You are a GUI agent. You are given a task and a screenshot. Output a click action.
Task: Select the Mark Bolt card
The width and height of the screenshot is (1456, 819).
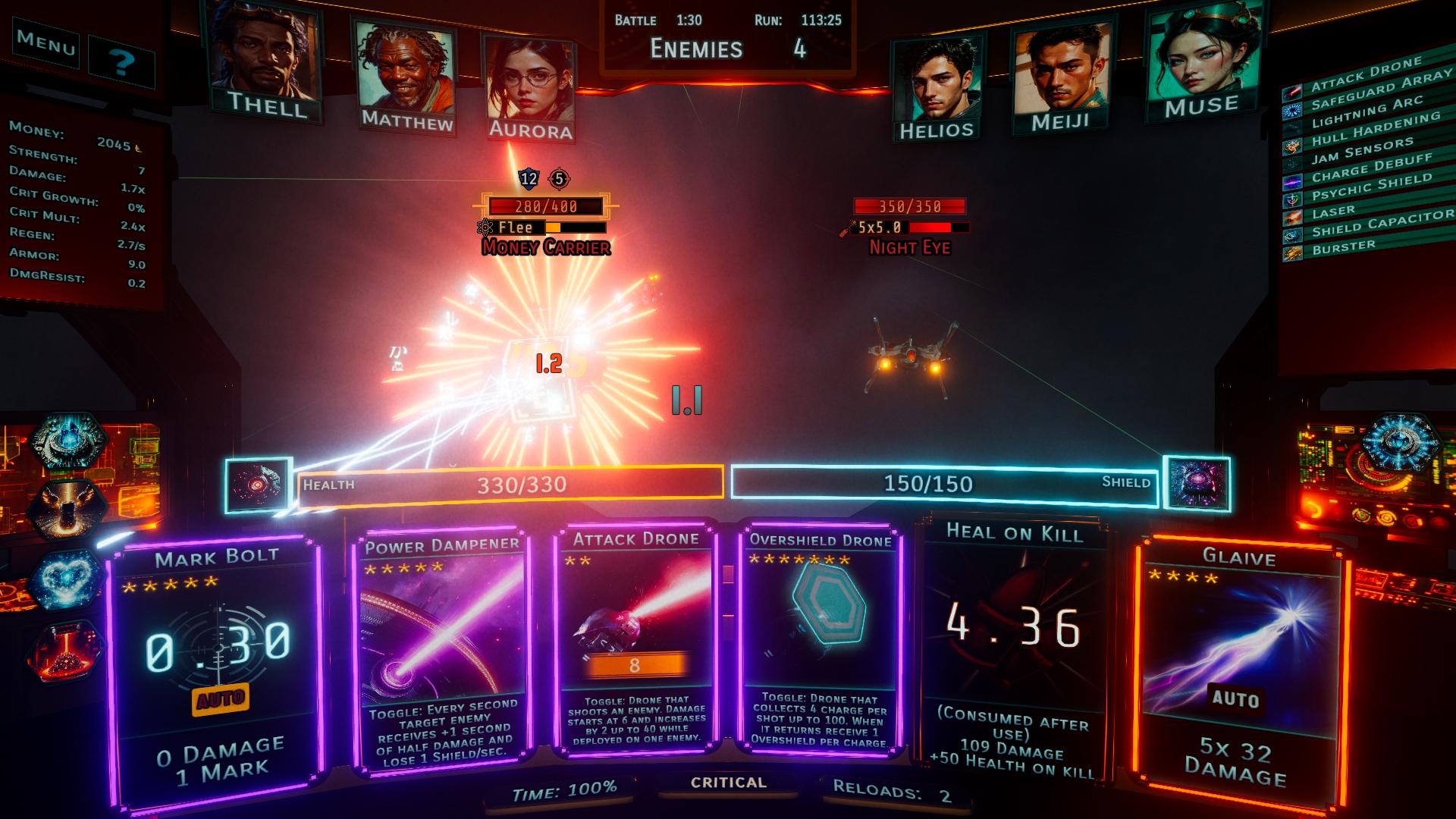pyautogui.click(x=215, y=667)
